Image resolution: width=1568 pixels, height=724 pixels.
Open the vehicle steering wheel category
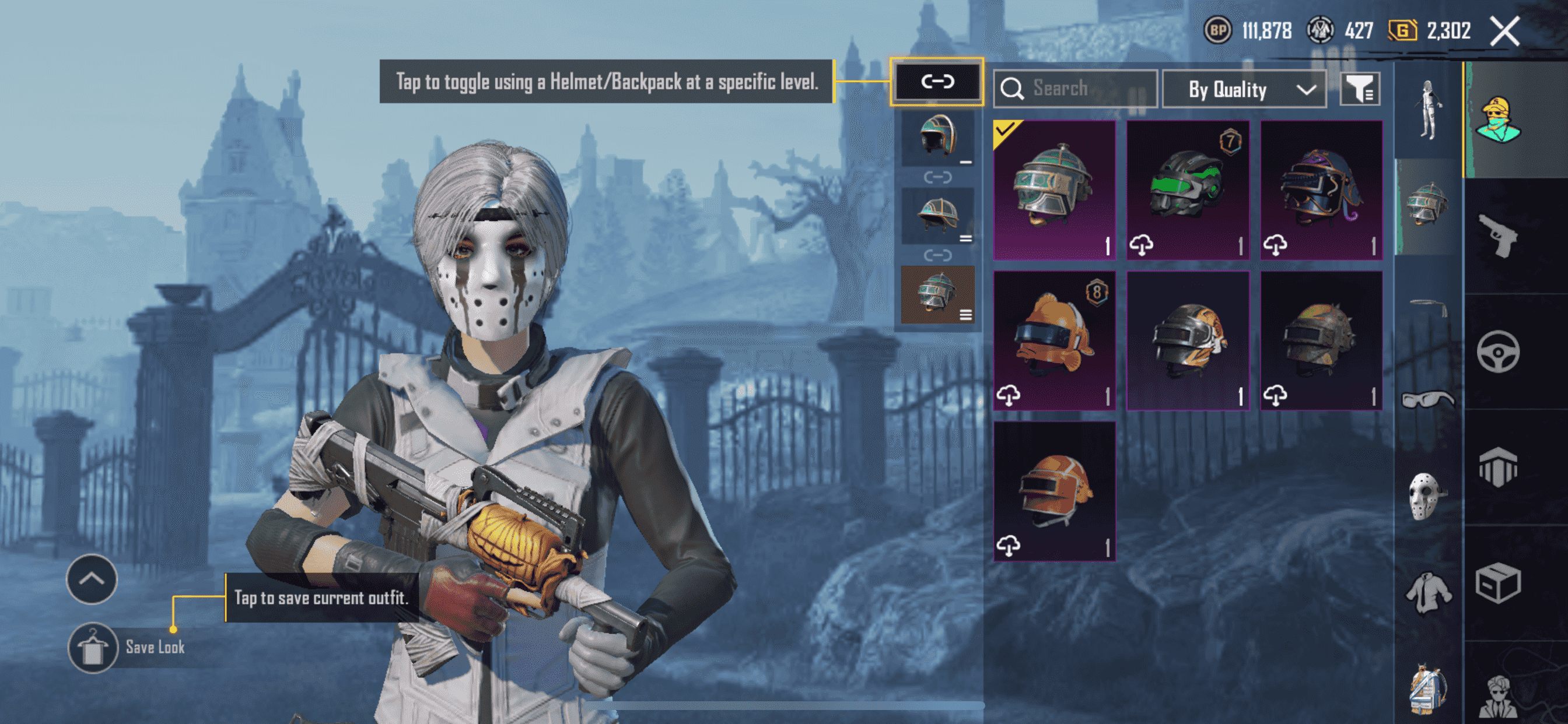pos(1497,351)
